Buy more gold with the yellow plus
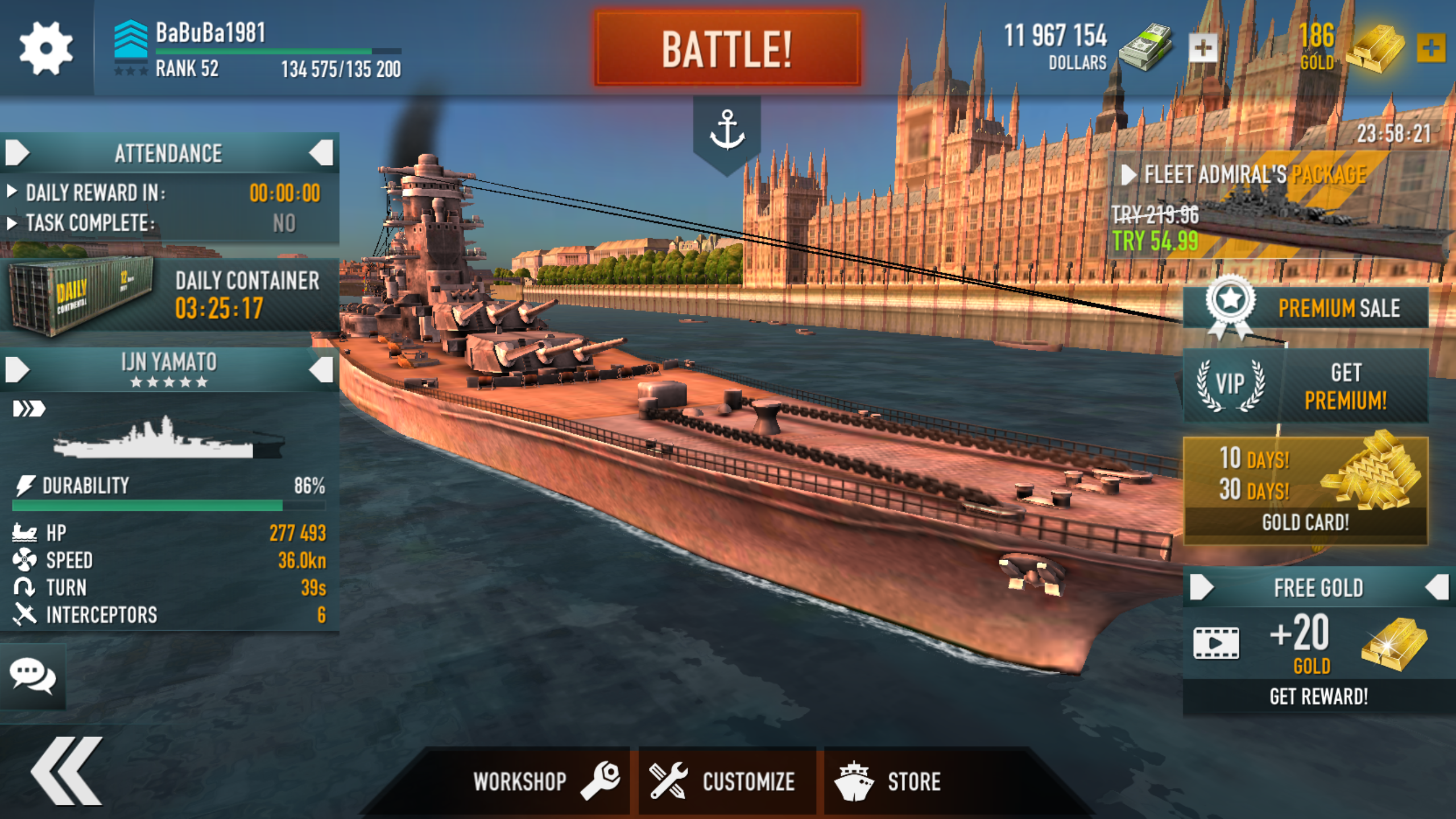 (1431, 48)
